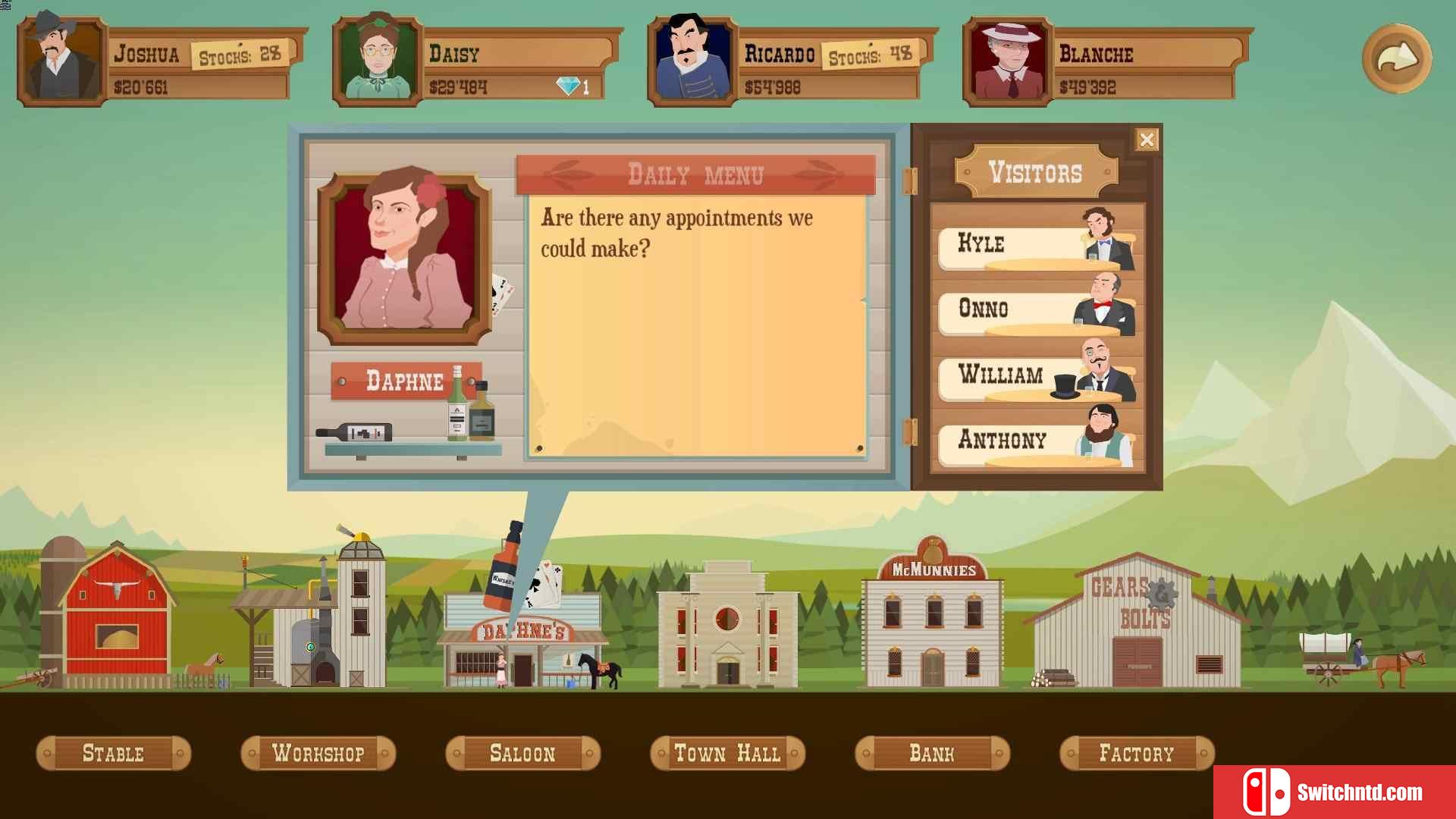Viewport: 1456px width, 819px height.
Task: Open the Bank
Action: tap(932, 754)
